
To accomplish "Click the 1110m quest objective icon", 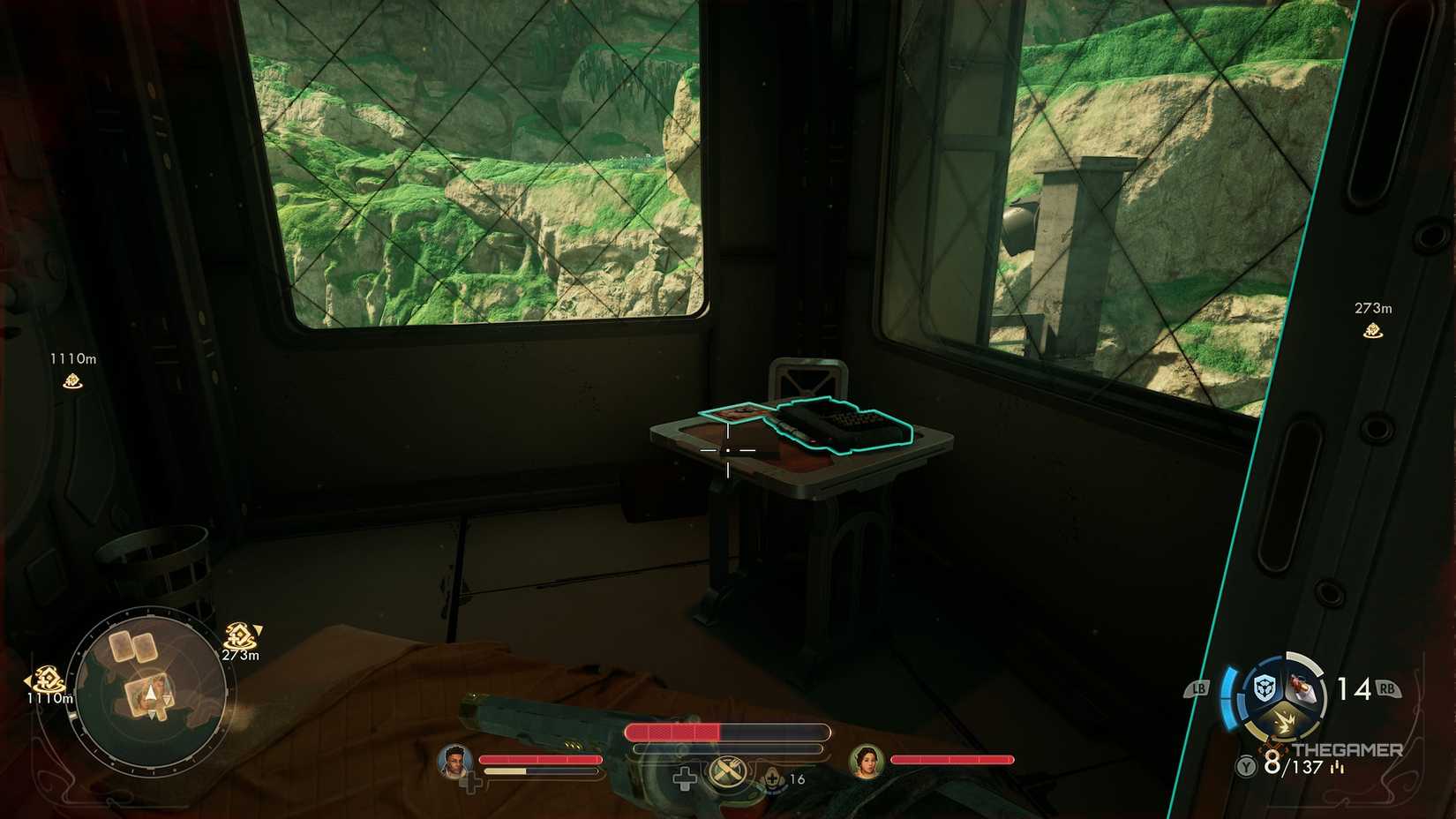I will click(x=73, y=381).
